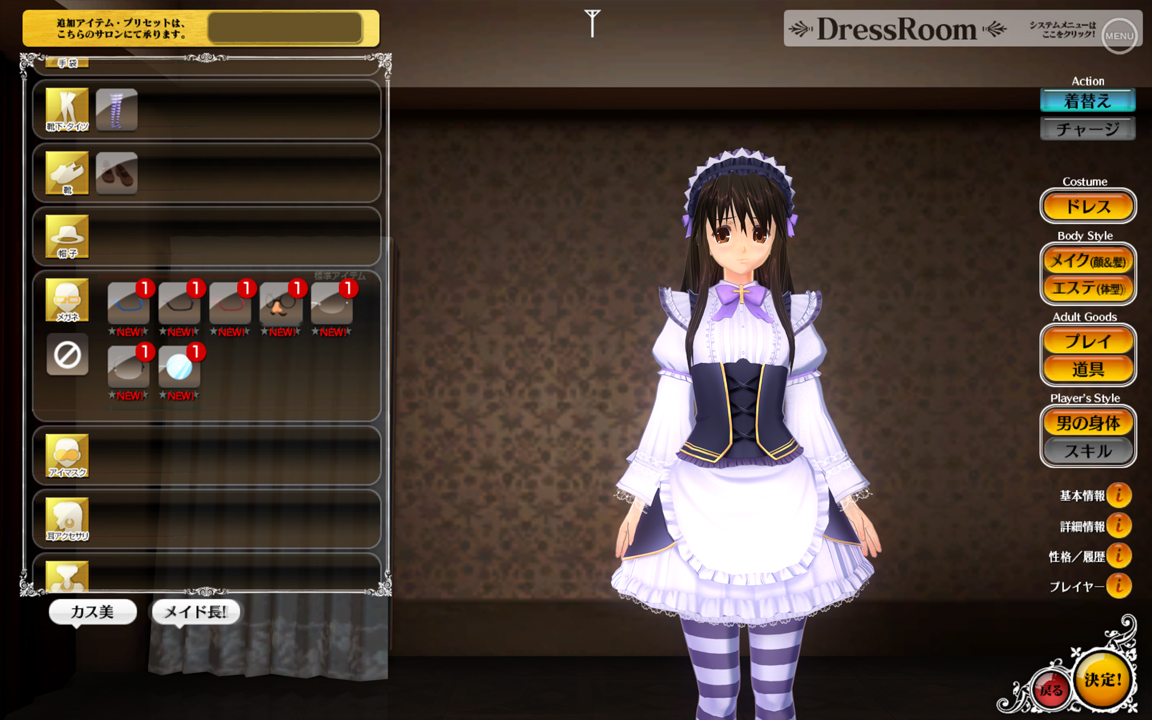Open the スキル skill button

click(1088, 451)
